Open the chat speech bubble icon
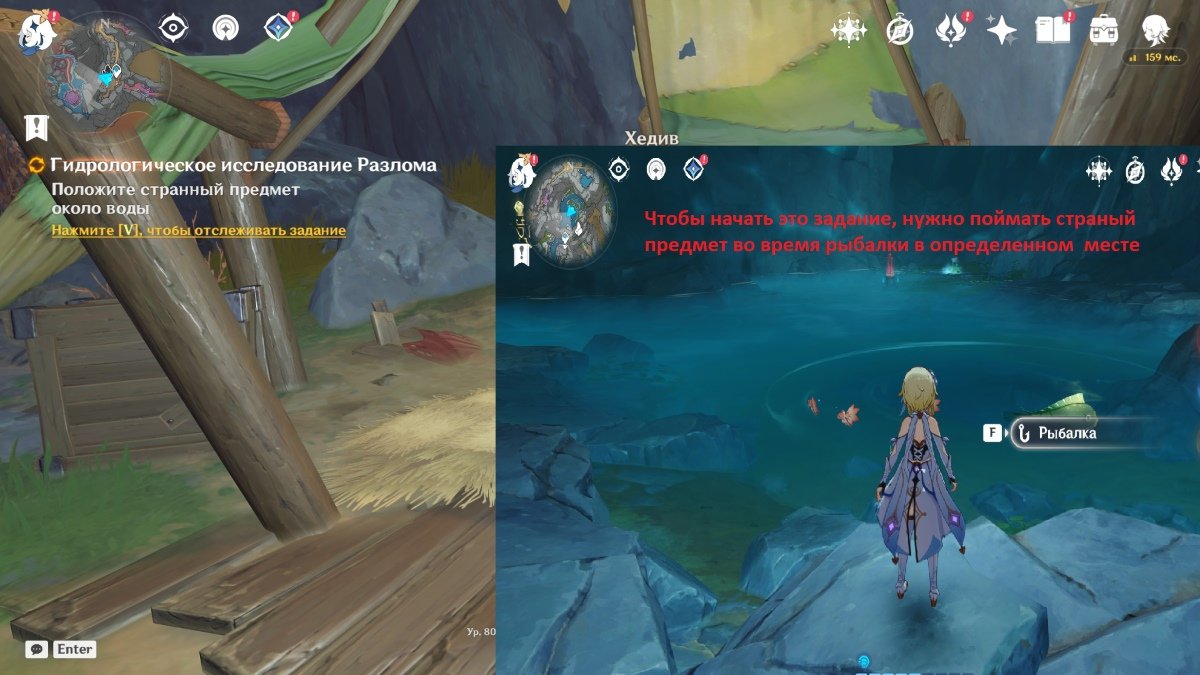This screenshot has height=675, width=1200. pos(37,649)
